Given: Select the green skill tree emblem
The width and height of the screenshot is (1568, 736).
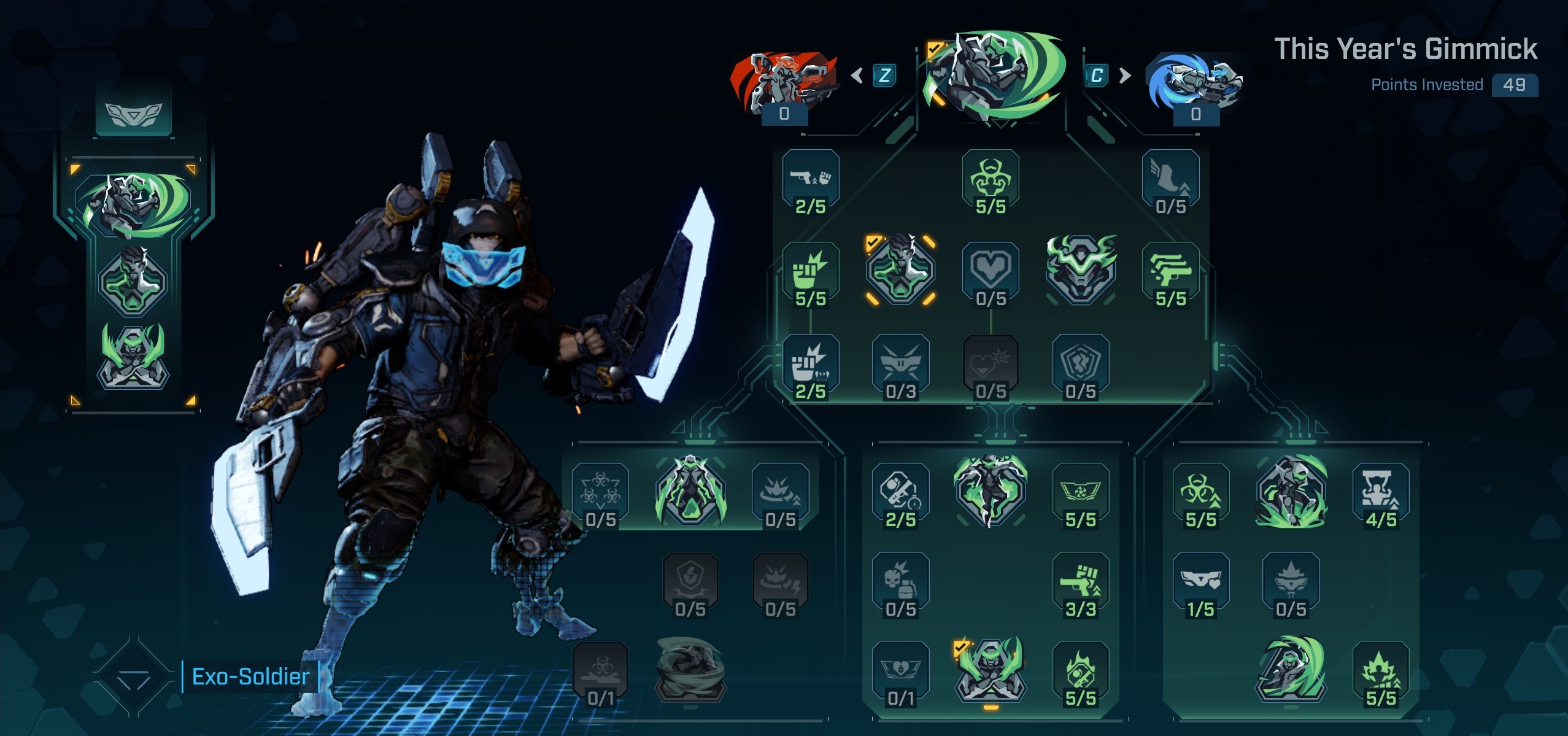Looking at the screenshot, I should point(995,75).
